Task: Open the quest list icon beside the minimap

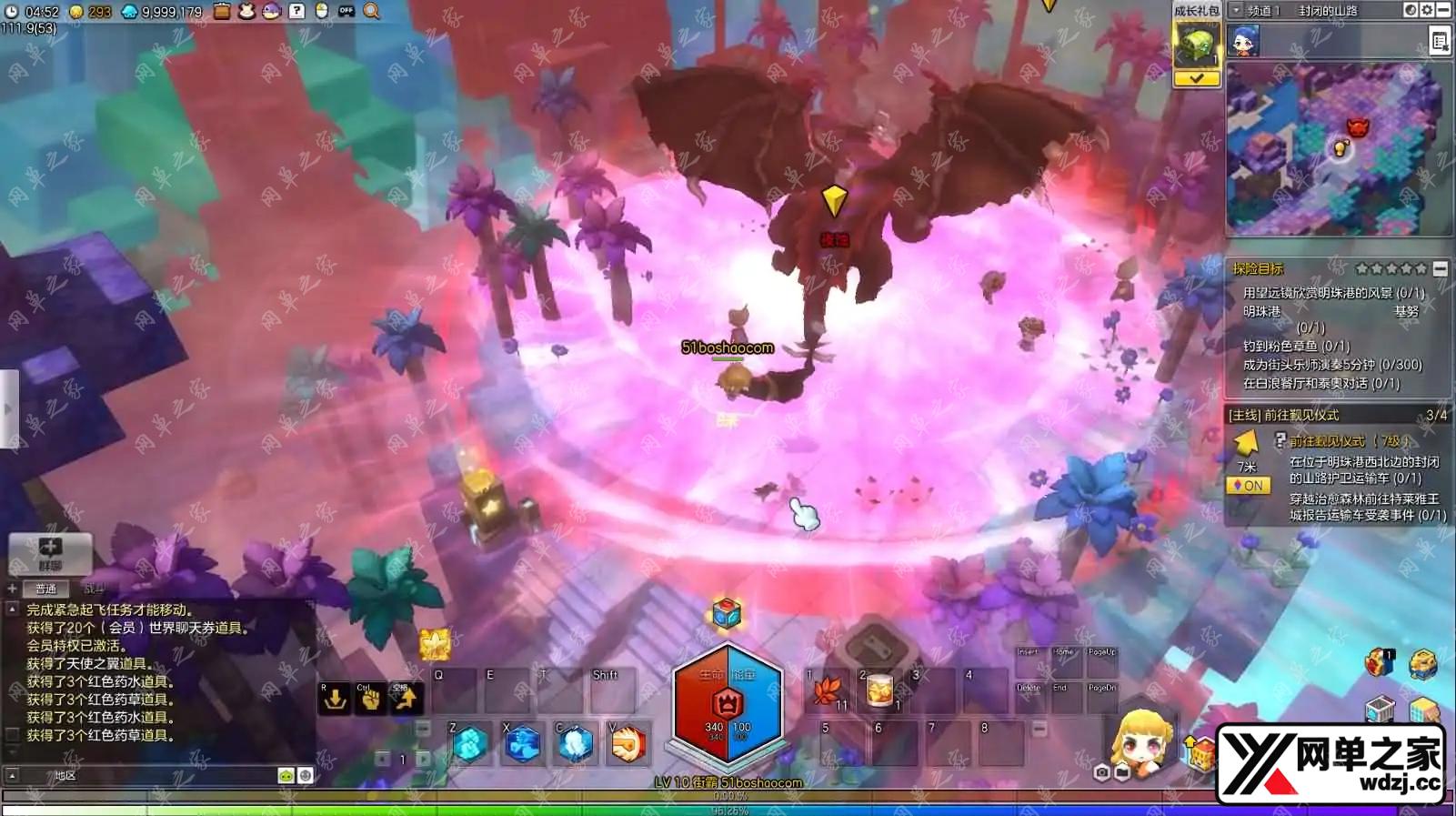Action: [x=1440, y=42]
